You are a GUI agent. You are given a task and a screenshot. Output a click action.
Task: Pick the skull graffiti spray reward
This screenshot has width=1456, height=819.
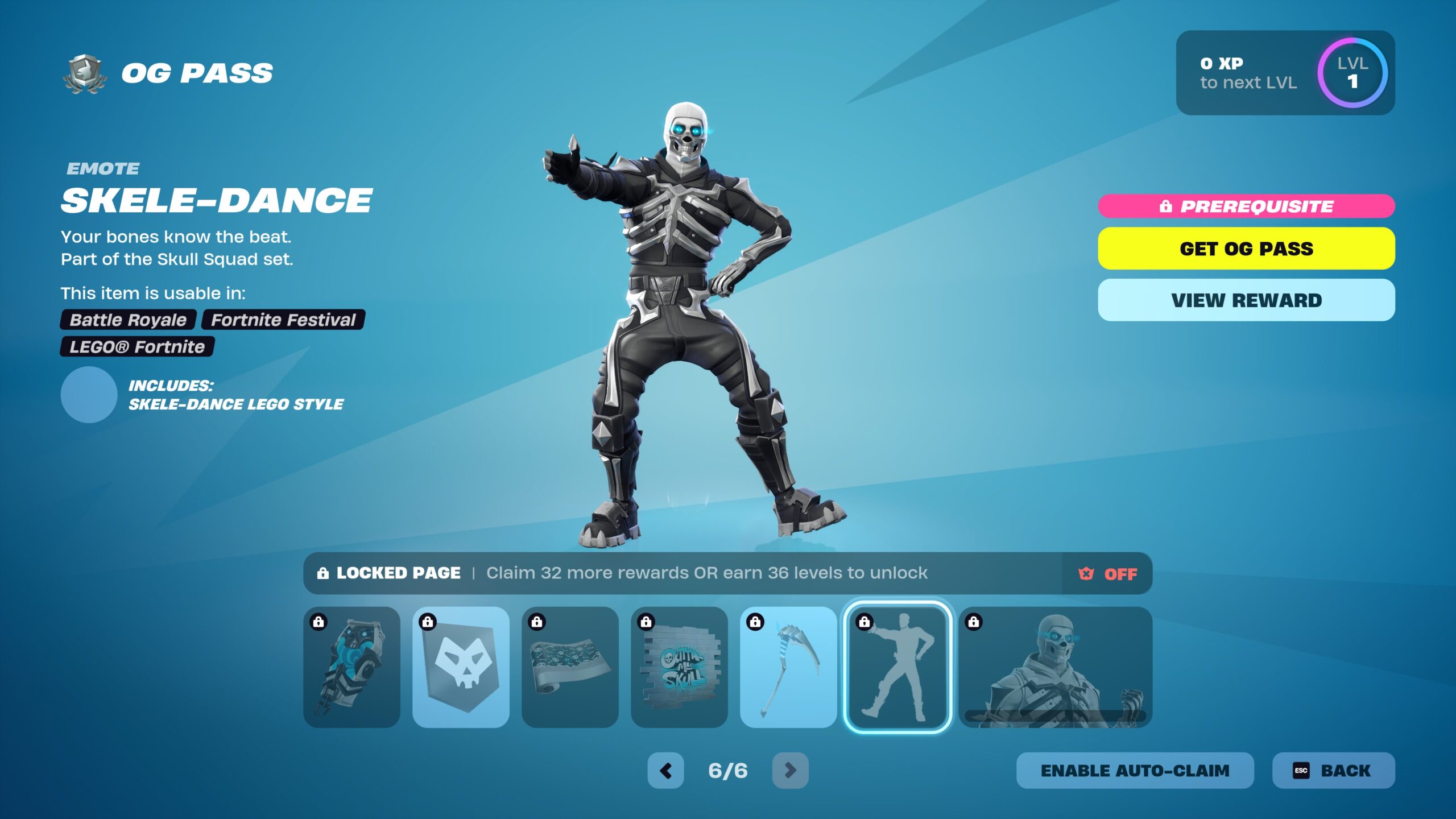coord(679,667)
